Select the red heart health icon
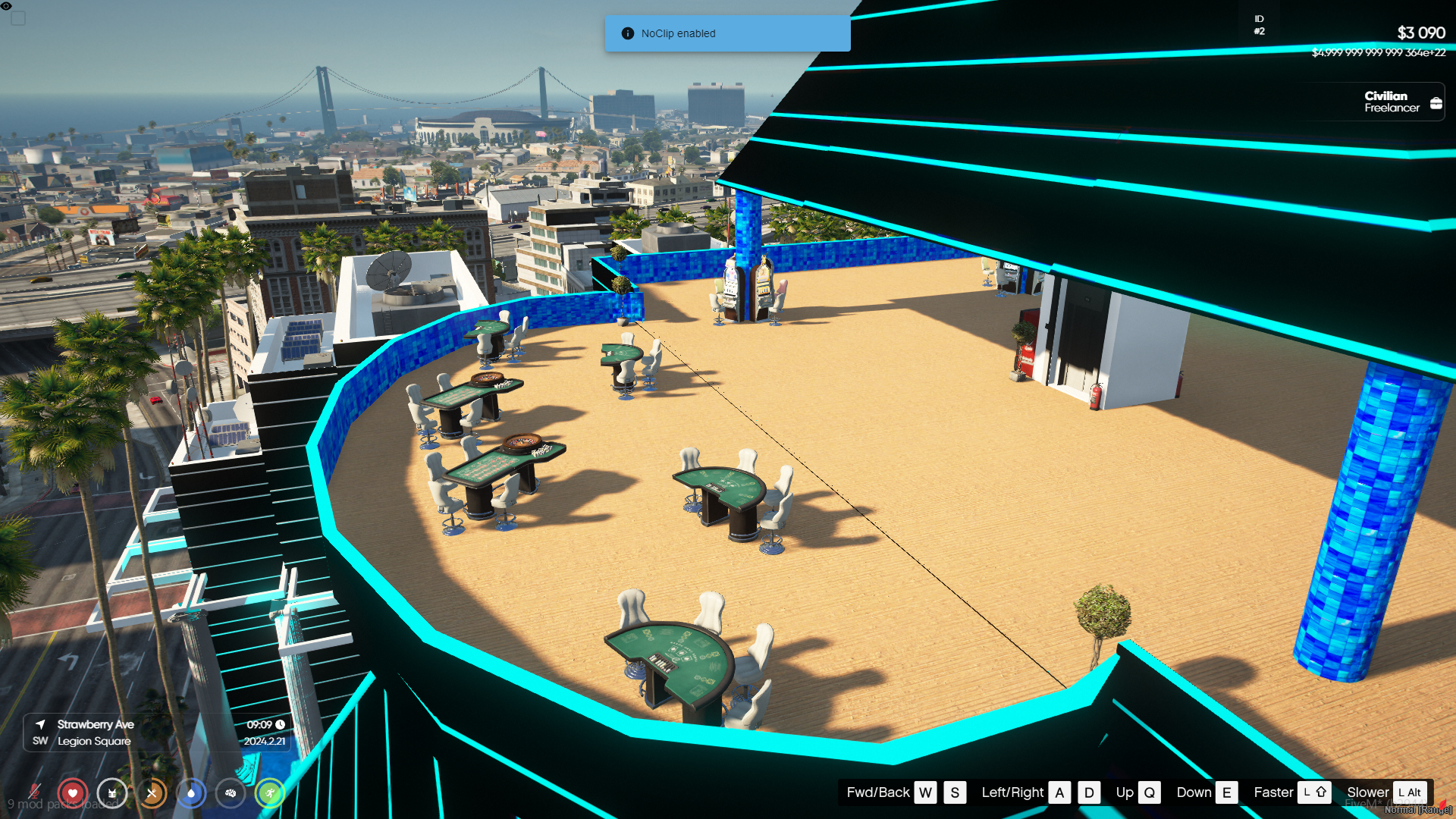Viewport: 1456px width, 819px height. (73, 793)
